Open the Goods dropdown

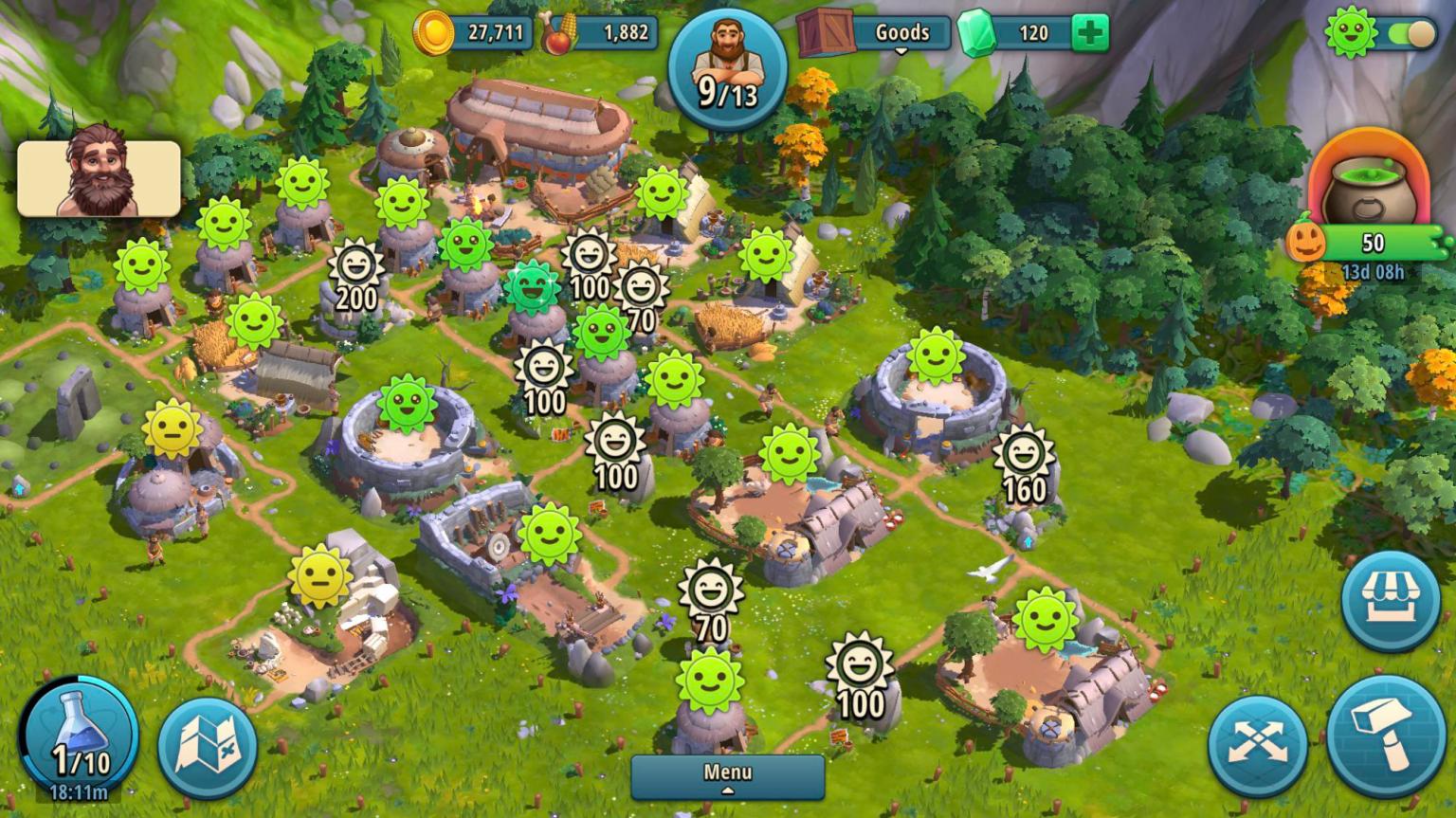(902, 32)
